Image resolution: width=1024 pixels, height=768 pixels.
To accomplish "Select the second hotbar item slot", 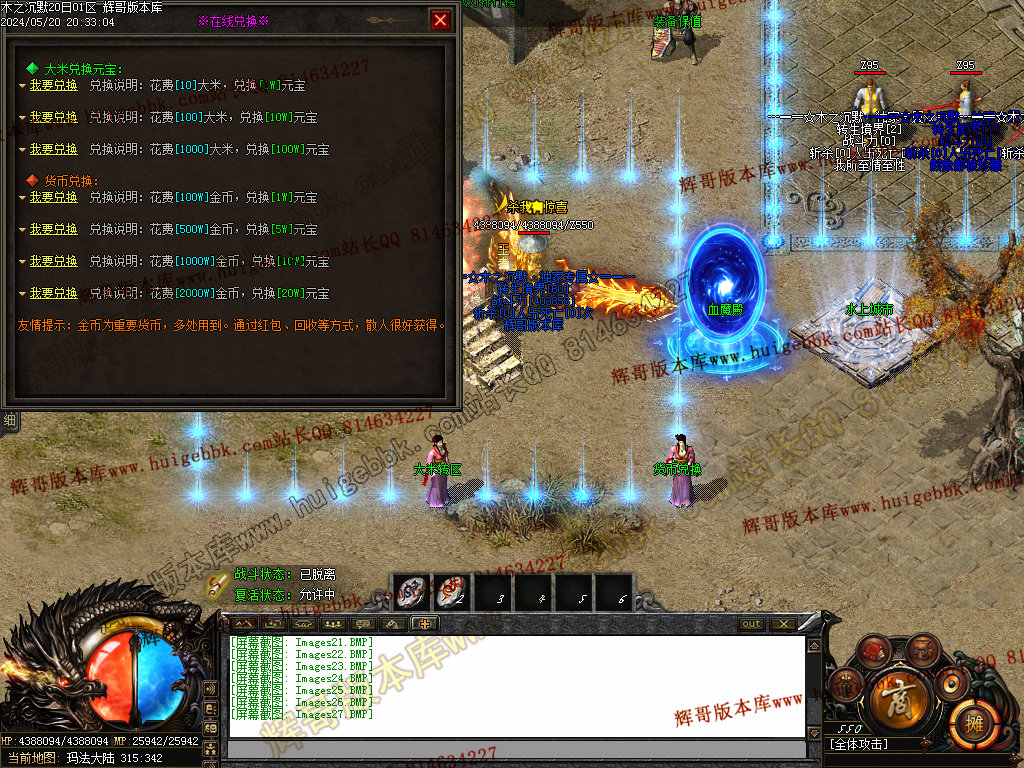I will 451,592.
